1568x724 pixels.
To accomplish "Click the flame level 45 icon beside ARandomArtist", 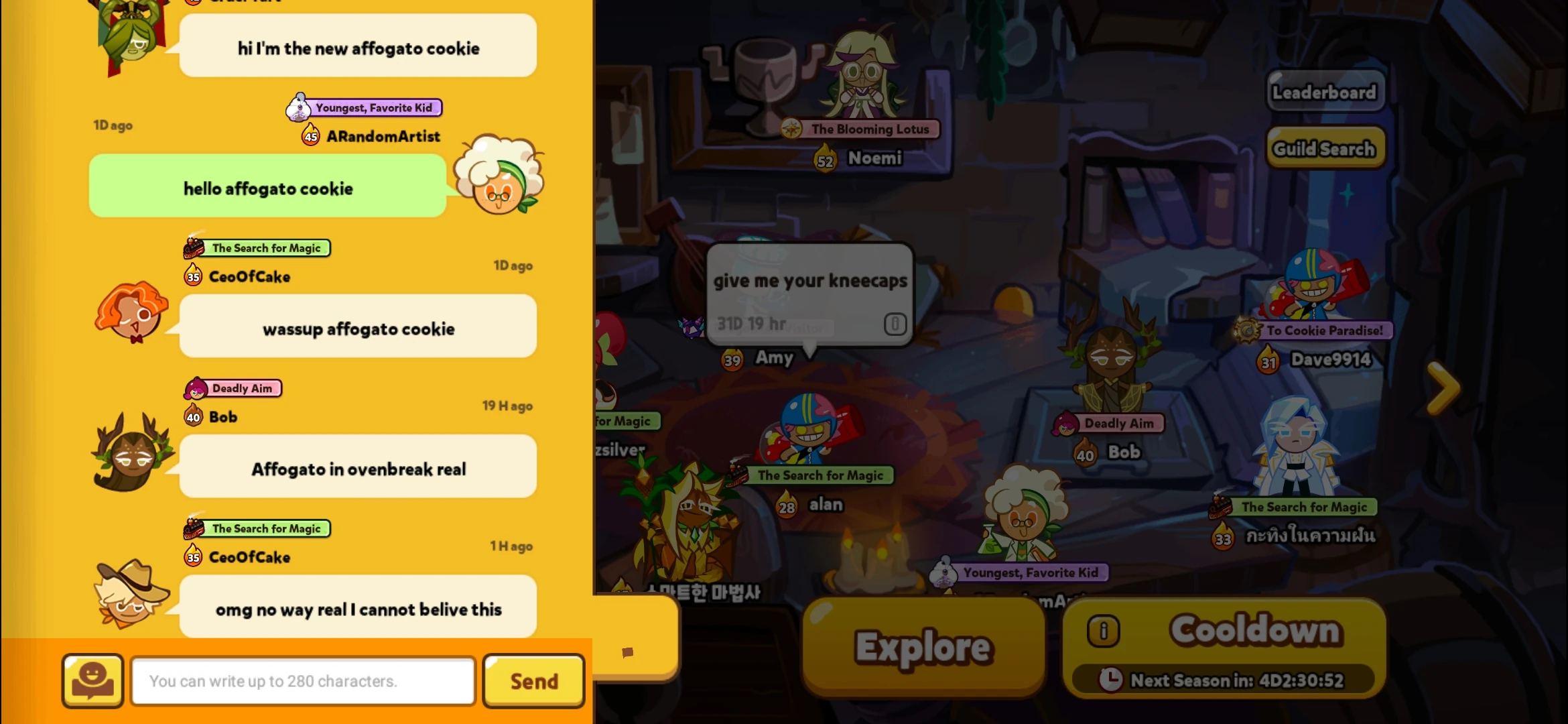I will click(x=310, y=136).
